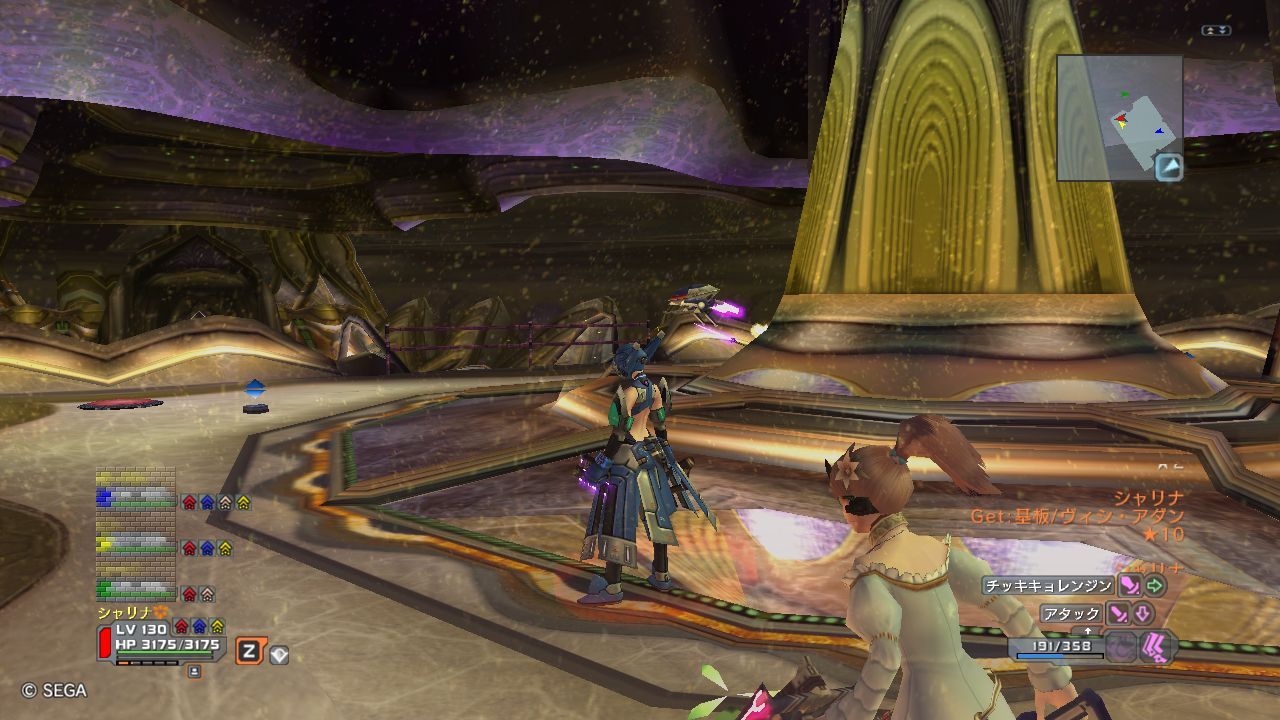Click the dimmed sub-weapon slot beside the boots

(1122, 646)
